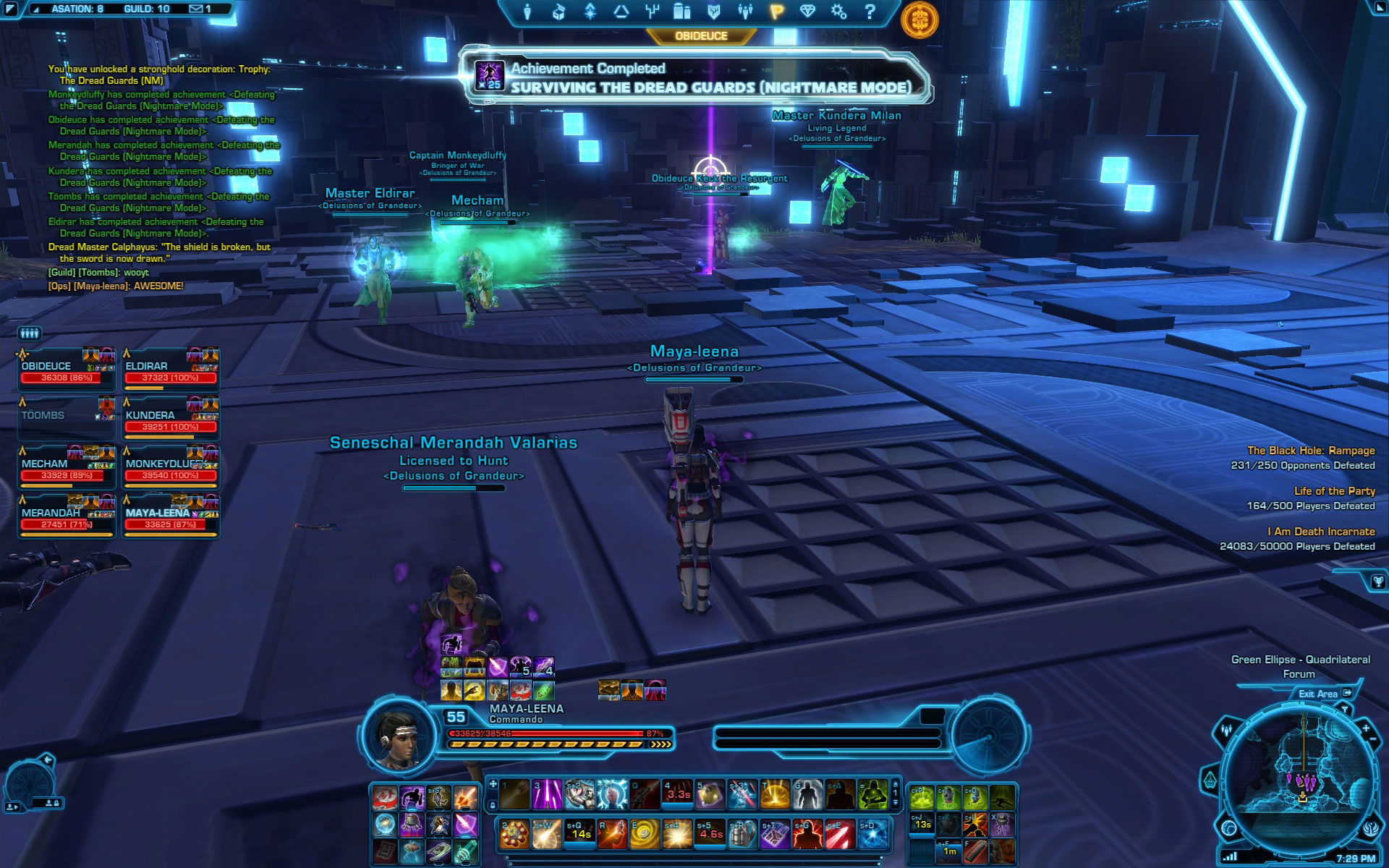Open the gear-shaped settings menu
The height and width of the screenshot is (868, 1389).
(838, 12)
